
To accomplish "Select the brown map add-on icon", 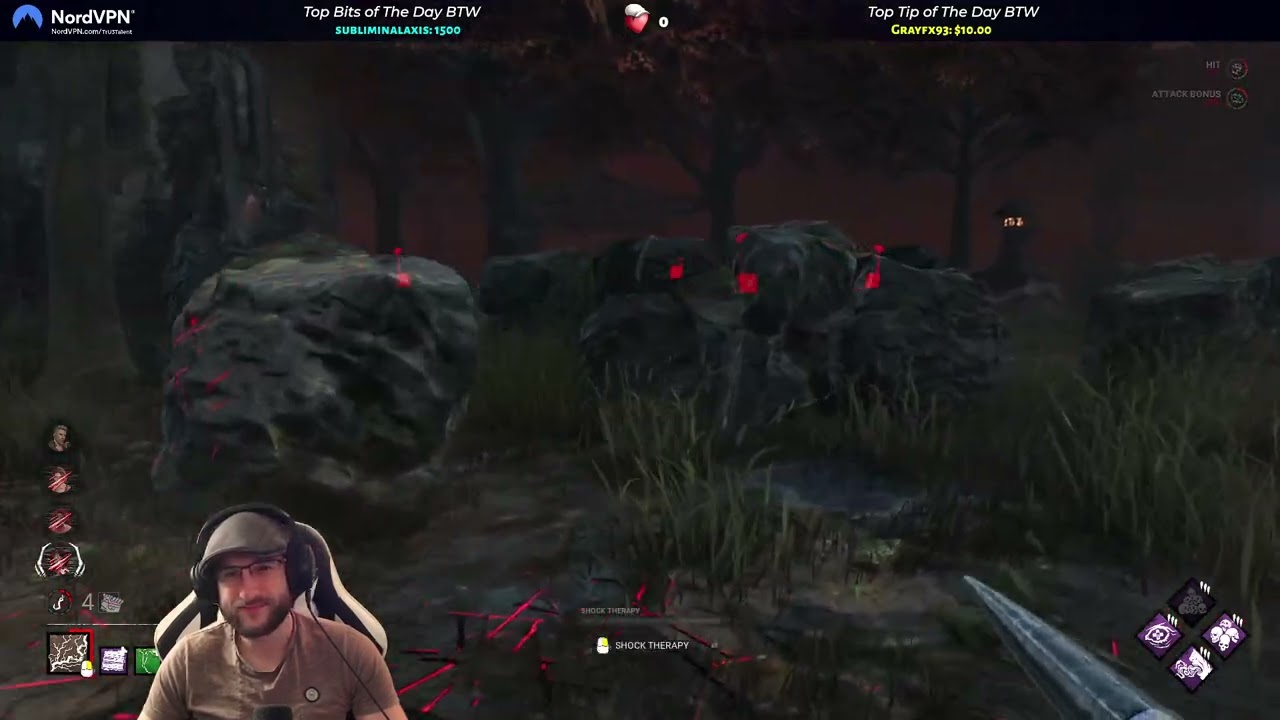I will coord(66,652).
